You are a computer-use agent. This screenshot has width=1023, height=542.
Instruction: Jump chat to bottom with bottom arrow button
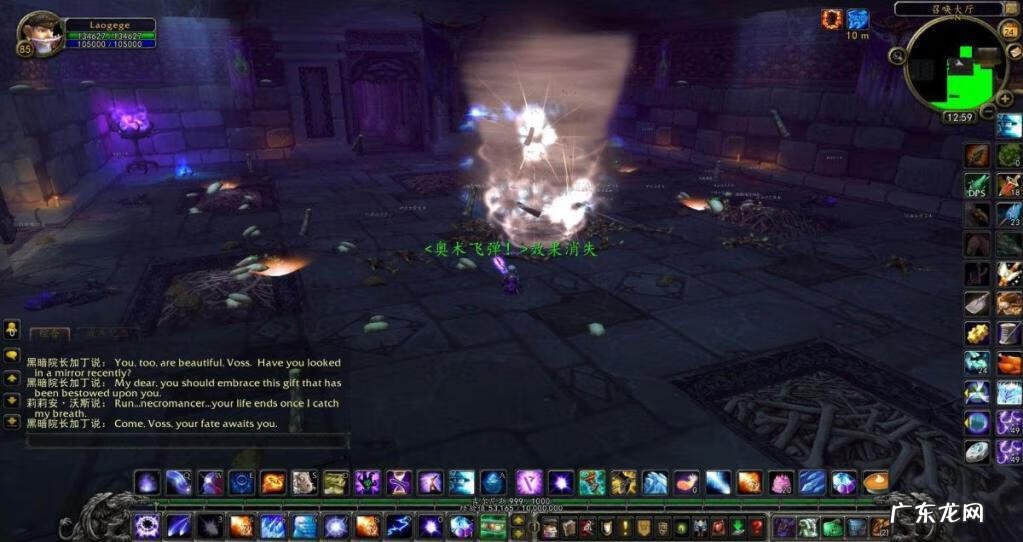(12, 421)
